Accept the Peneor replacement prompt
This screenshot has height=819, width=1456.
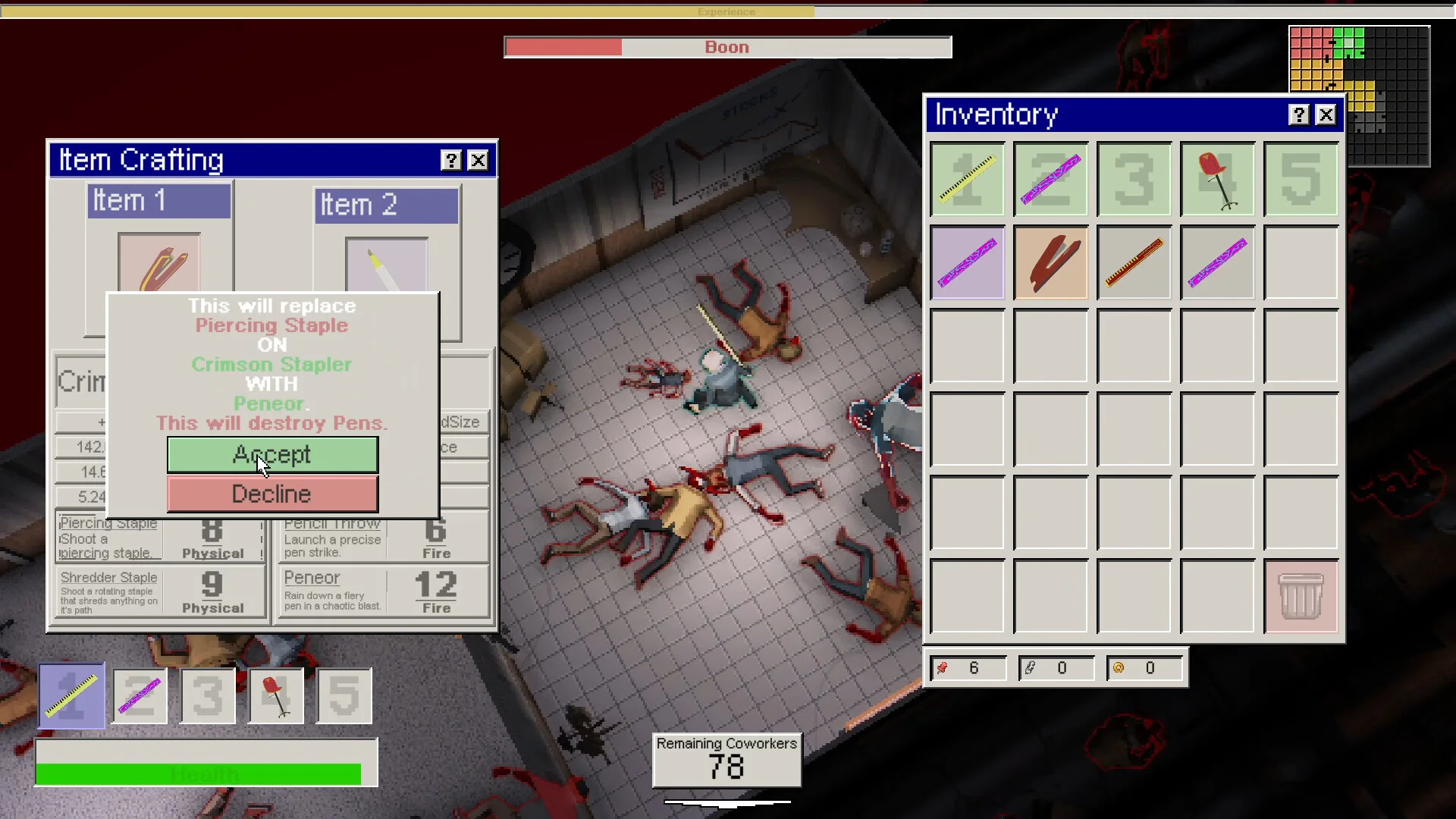272,454
